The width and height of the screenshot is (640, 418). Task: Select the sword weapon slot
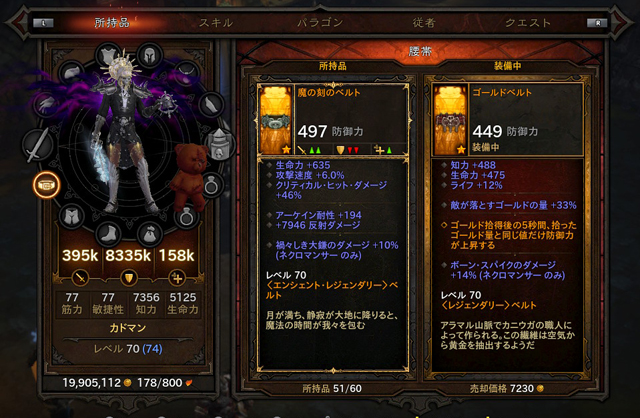38,147
